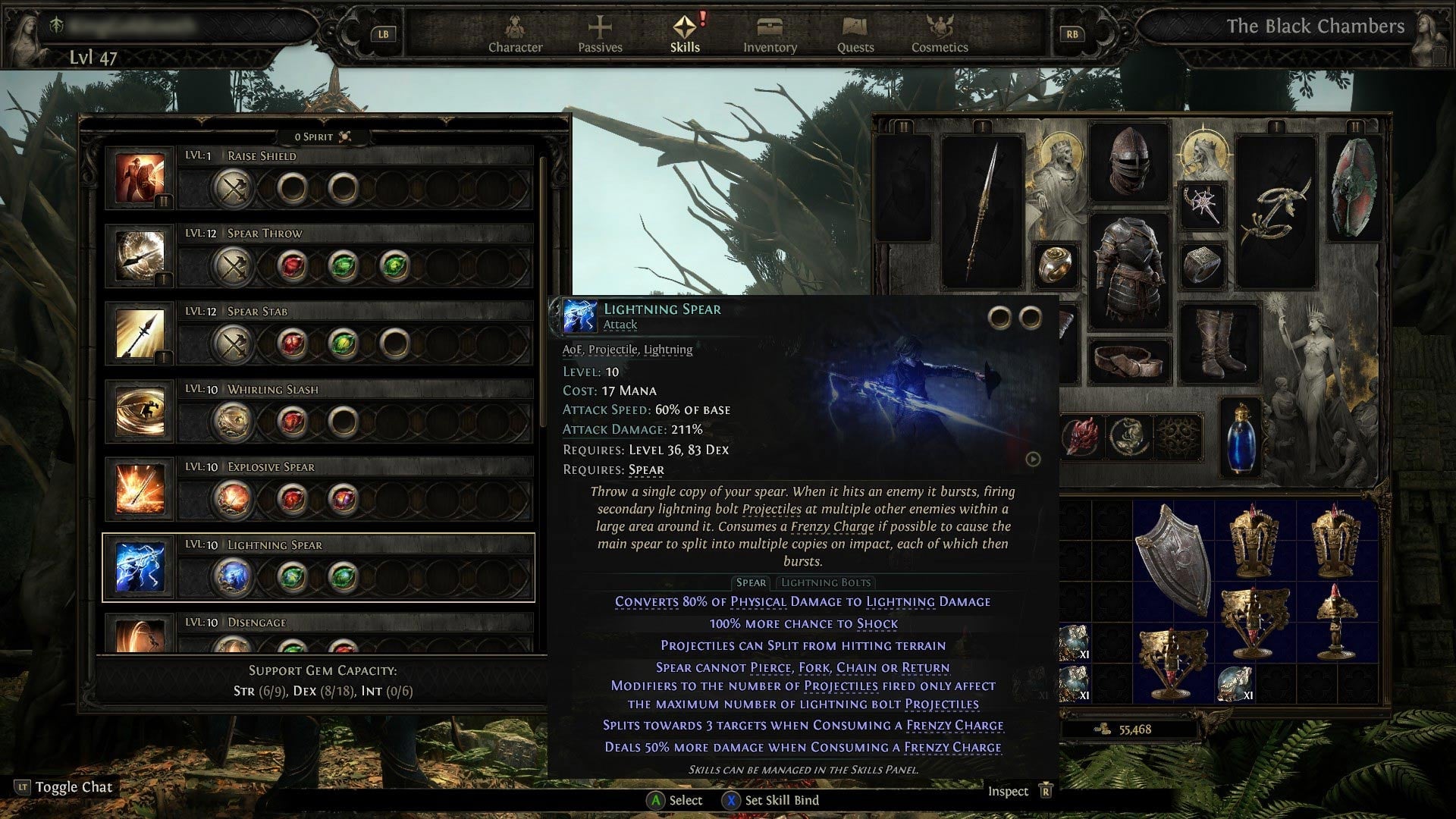Click the Inspect button
The width and height of the screenshot is (1456, 819).
coord(1009,791)
